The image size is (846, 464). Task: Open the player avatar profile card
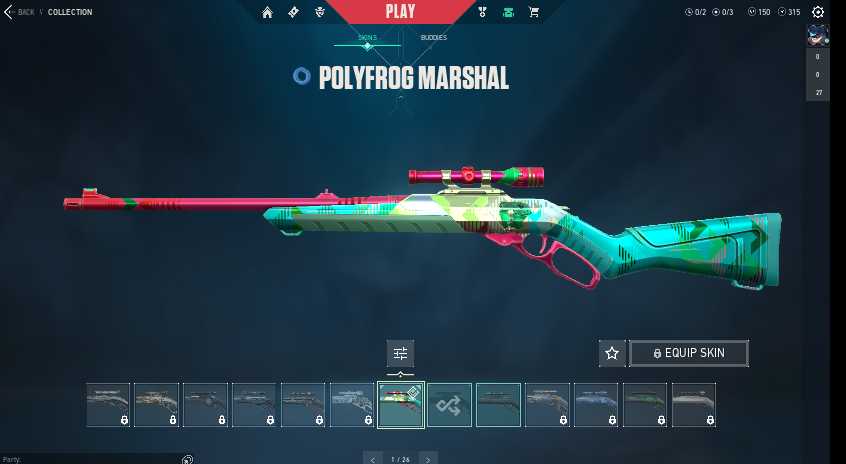(x=817, y=36)
